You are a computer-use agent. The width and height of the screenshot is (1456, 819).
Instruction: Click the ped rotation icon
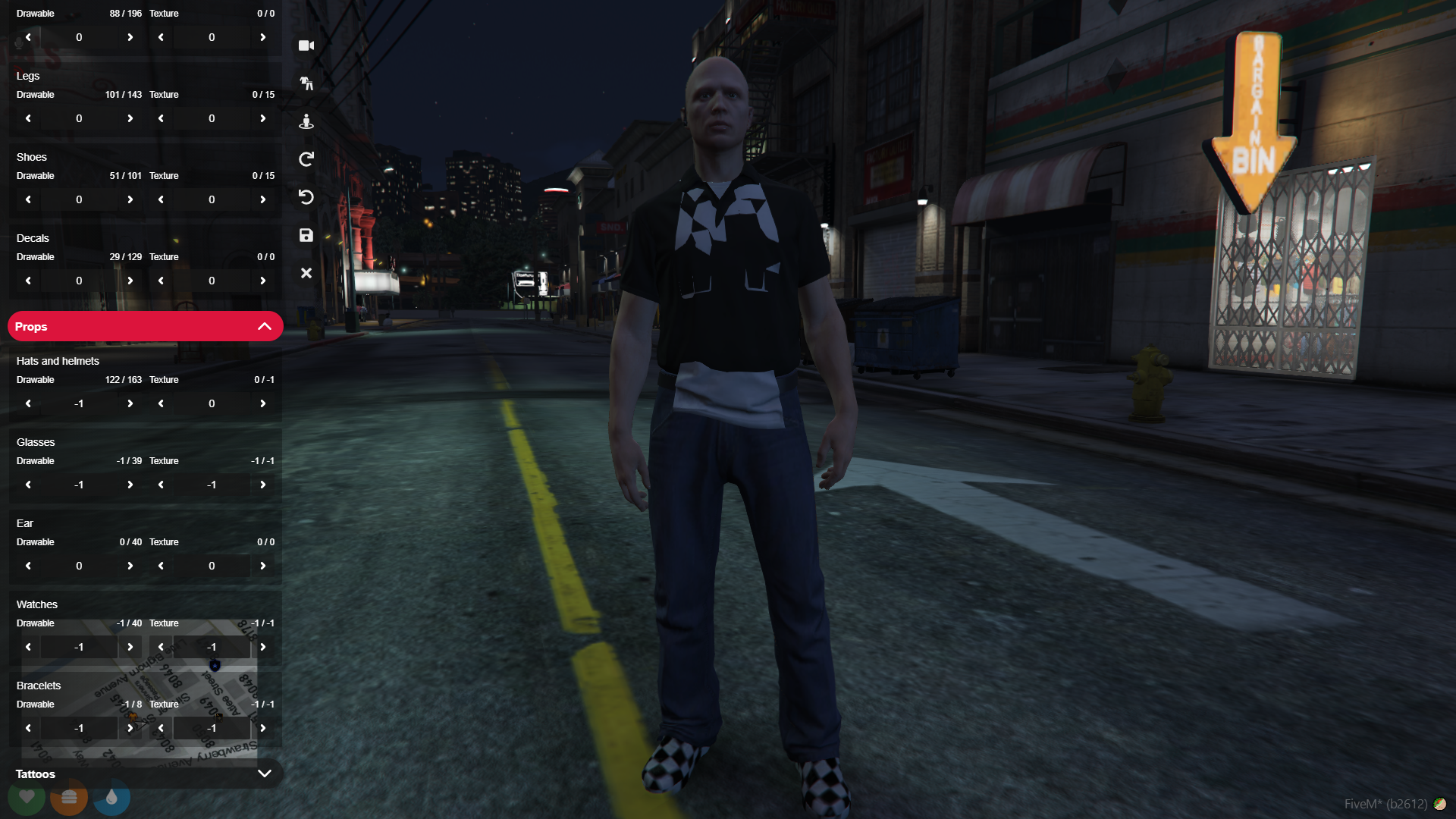tap(306, 121)
